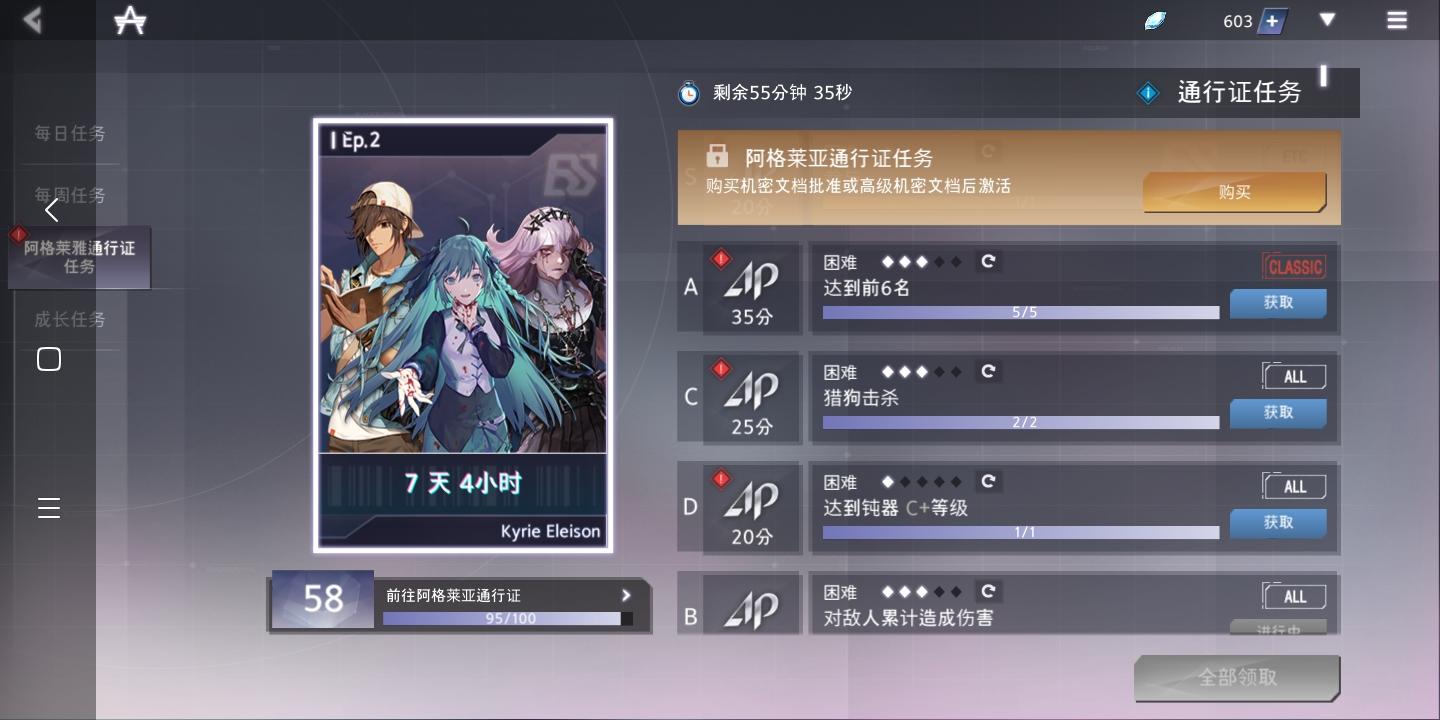Image resolution: width=1440 pixels, height=720 pixels.
Task: Claim rewards with the 全部领取 button
Action: tap(1236, 677)
